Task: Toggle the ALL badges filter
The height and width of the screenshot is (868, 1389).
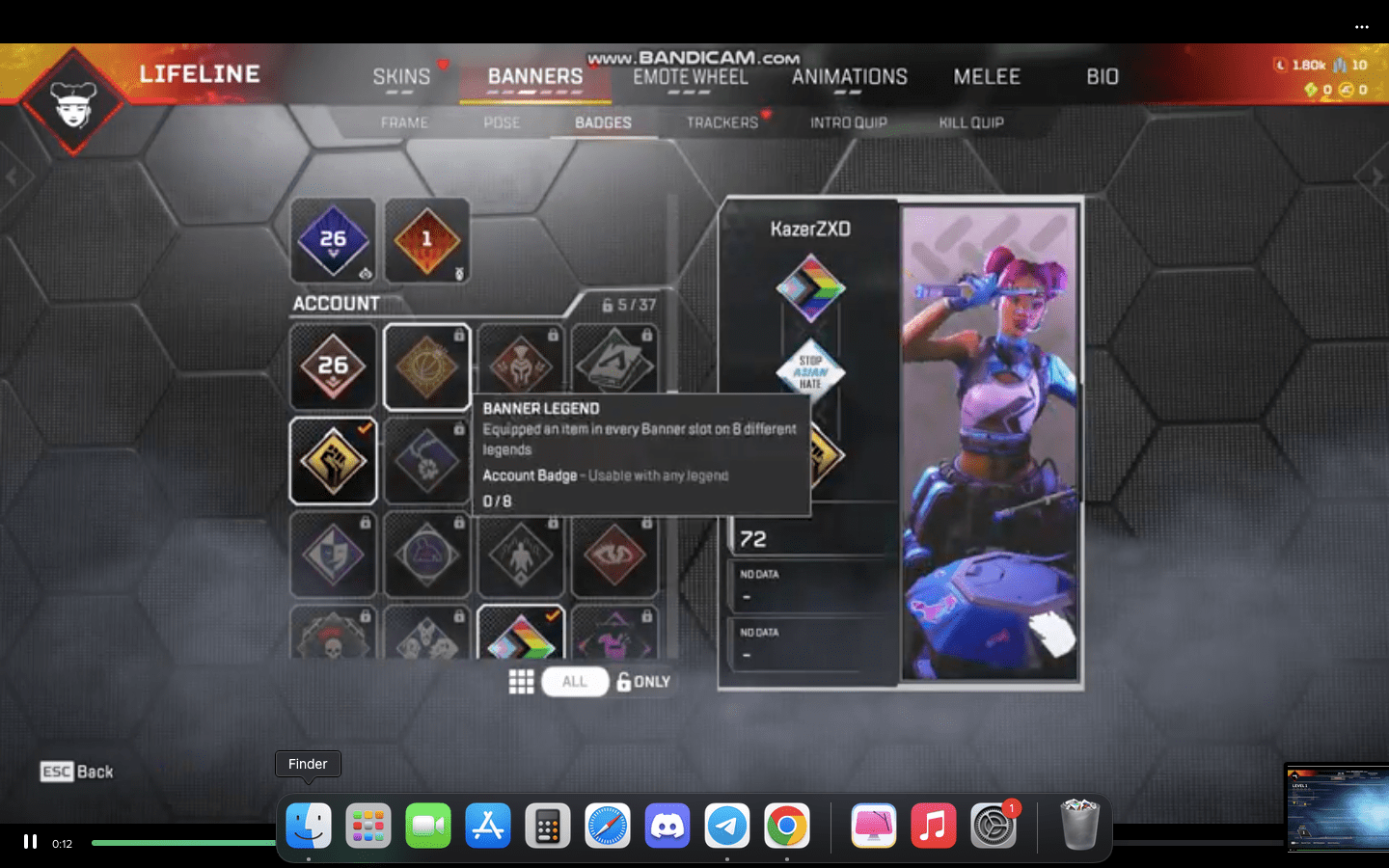Action: tap(575, 682)
